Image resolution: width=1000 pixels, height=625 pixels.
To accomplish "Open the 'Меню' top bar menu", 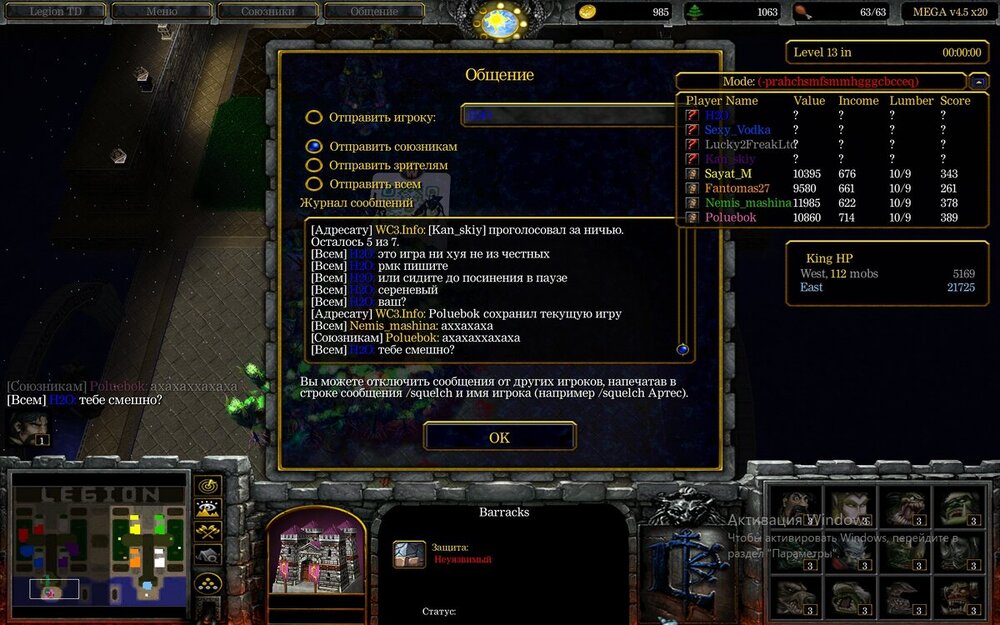I will 161,12.
